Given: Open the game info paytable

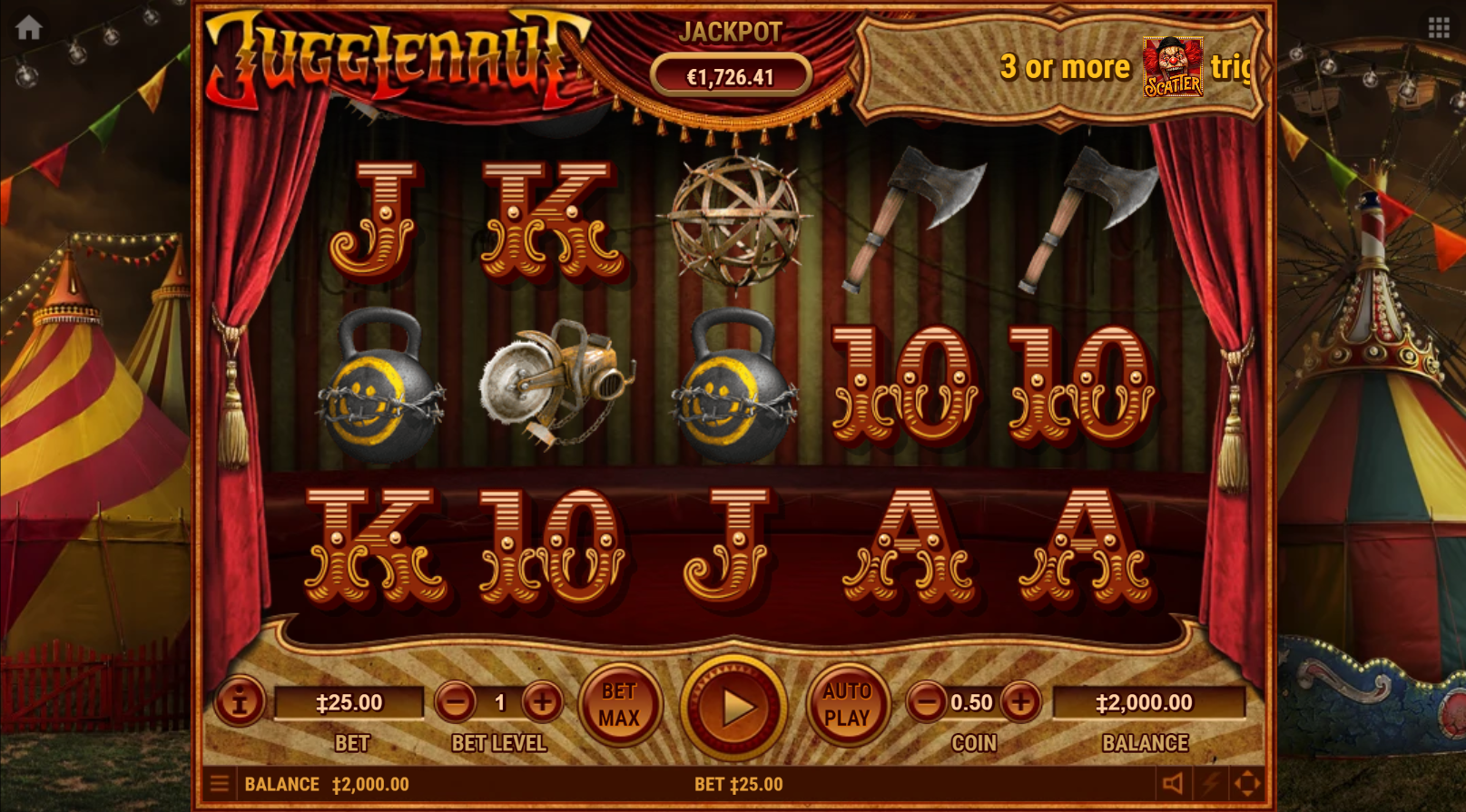Looking at the screenshot, I should 240,701.
